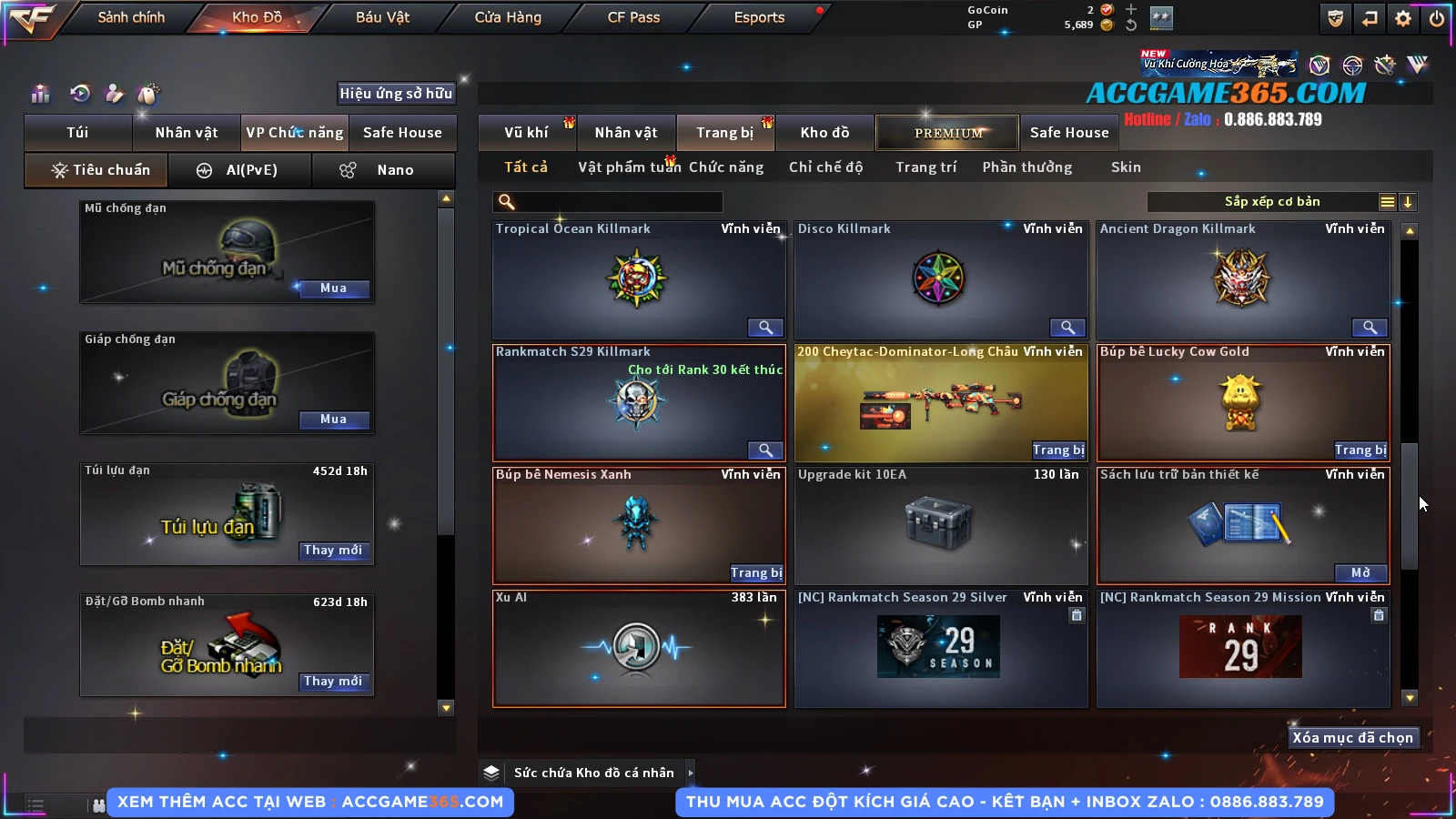Switch to the AI(PvE) loadout tab

click(240, 170)
